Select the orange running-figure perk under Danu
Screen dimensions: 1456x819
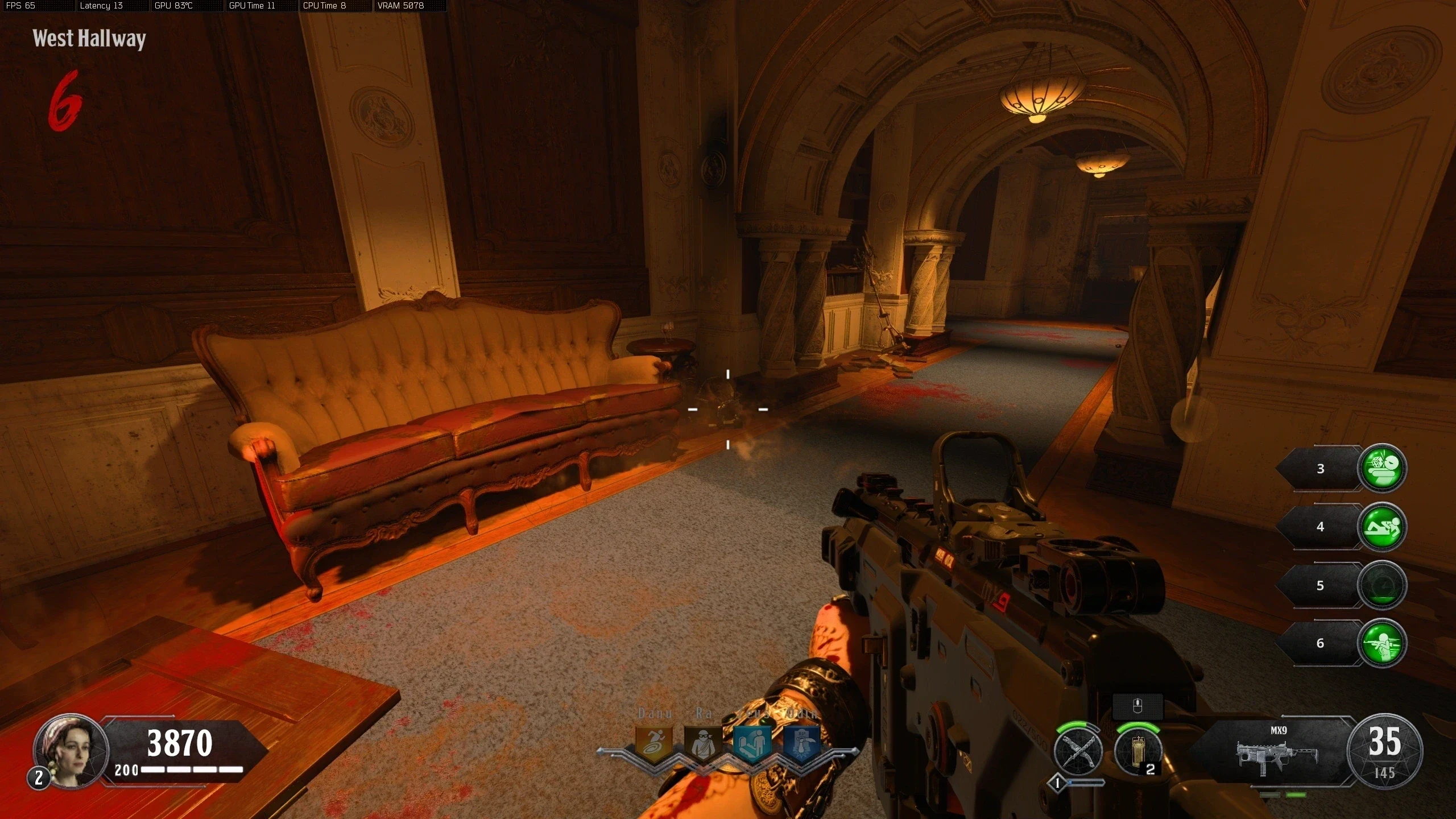(653, 743)
